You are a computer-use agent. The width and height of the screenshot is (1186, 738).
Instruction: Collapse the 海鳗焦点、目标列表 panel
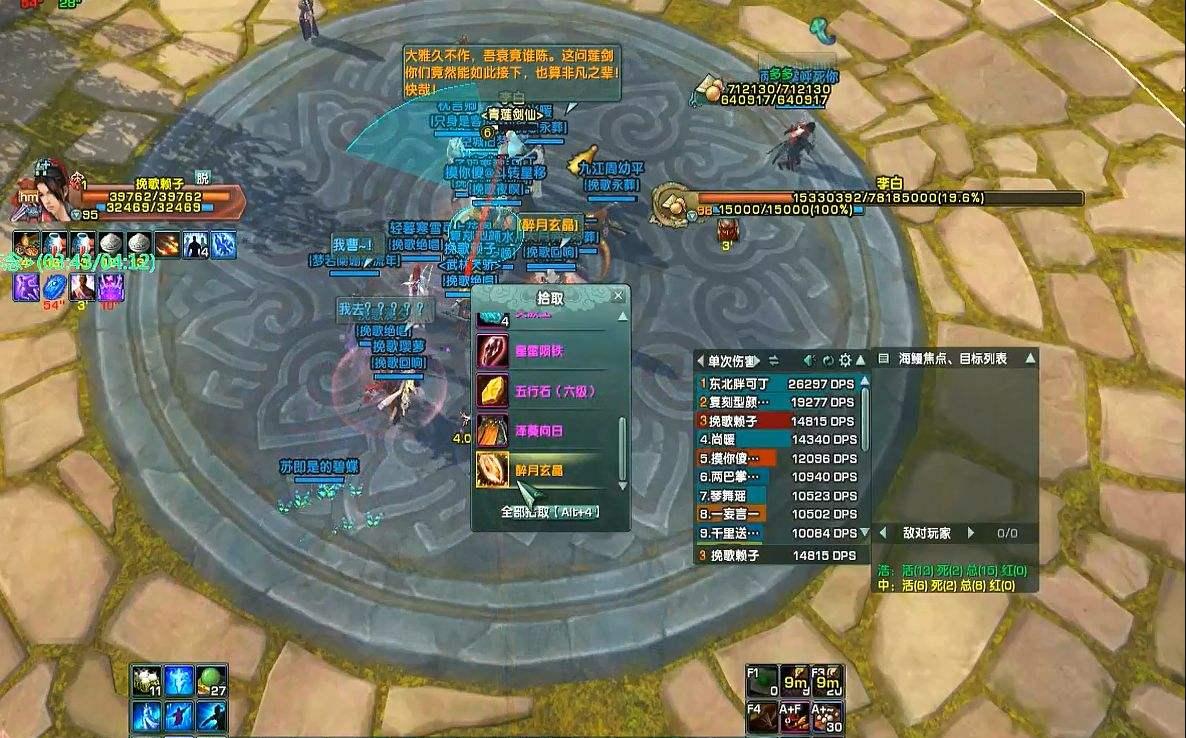(1030, 358)
